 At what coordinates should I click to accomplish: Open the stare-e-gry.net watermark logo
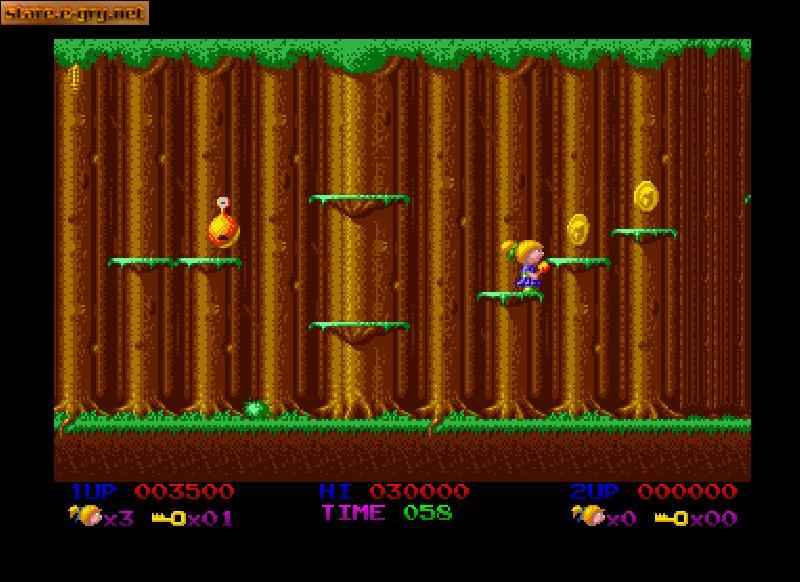tap(75, 13)
